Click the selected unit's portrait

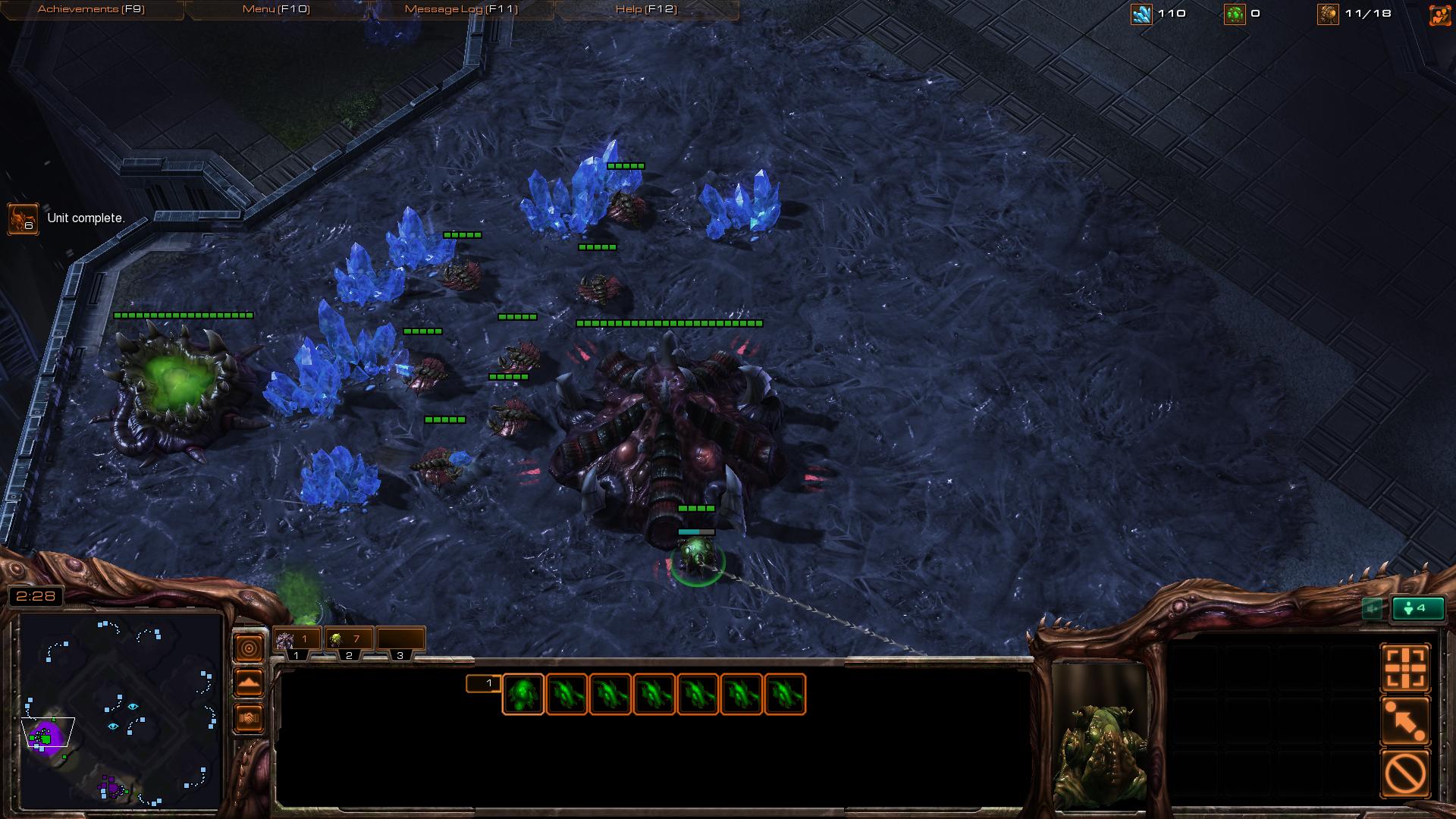(1099, 736)
